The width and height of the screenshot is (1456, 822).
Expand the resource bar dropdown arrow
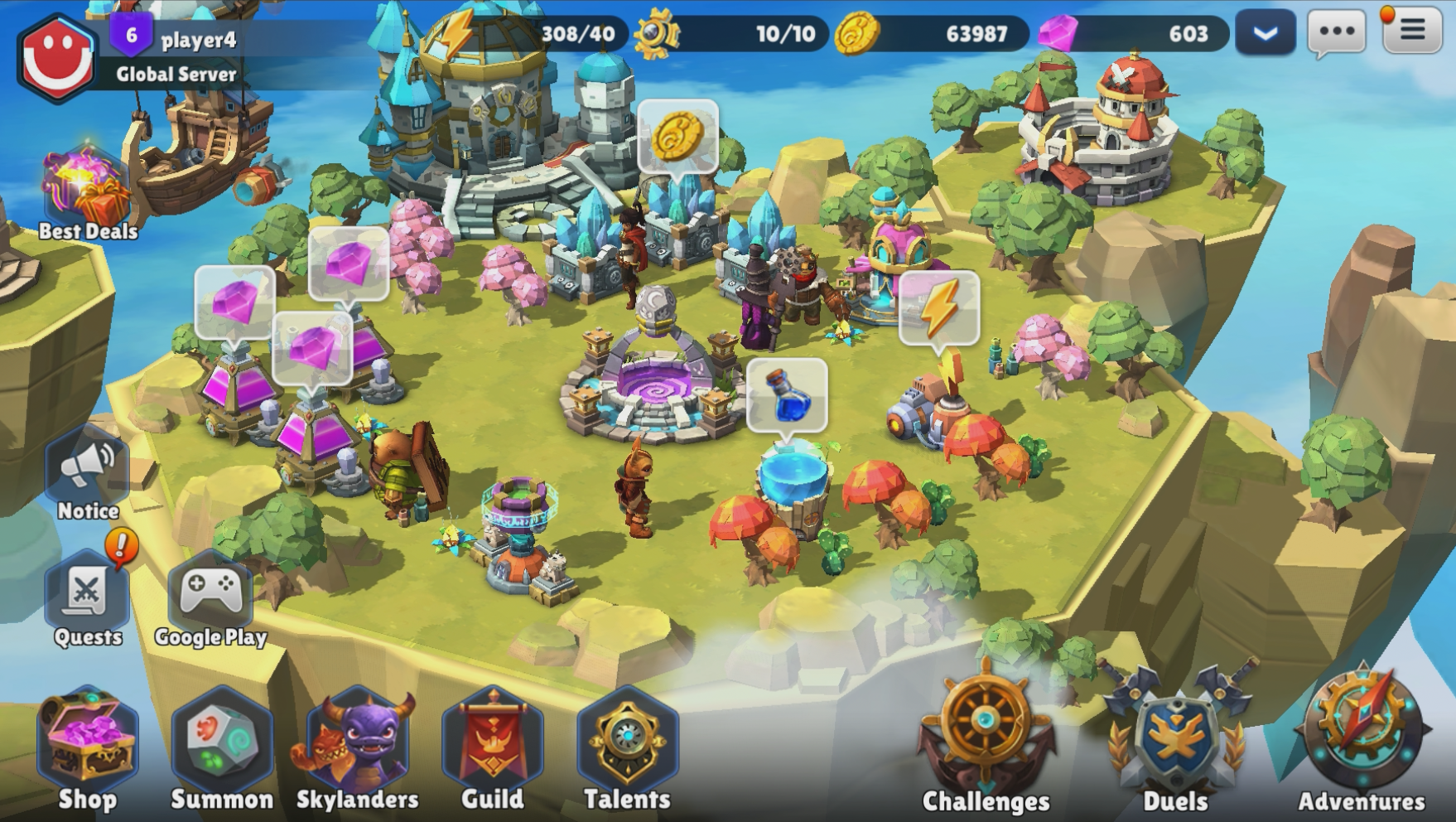click(1265, 33)
